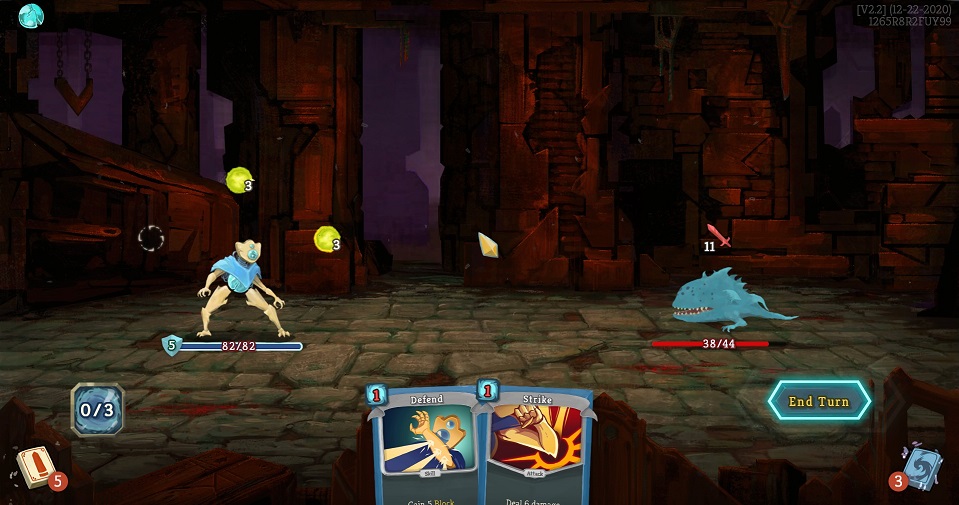959x505 pixels.
Task: View the discard pile
Action: (920, 468)
